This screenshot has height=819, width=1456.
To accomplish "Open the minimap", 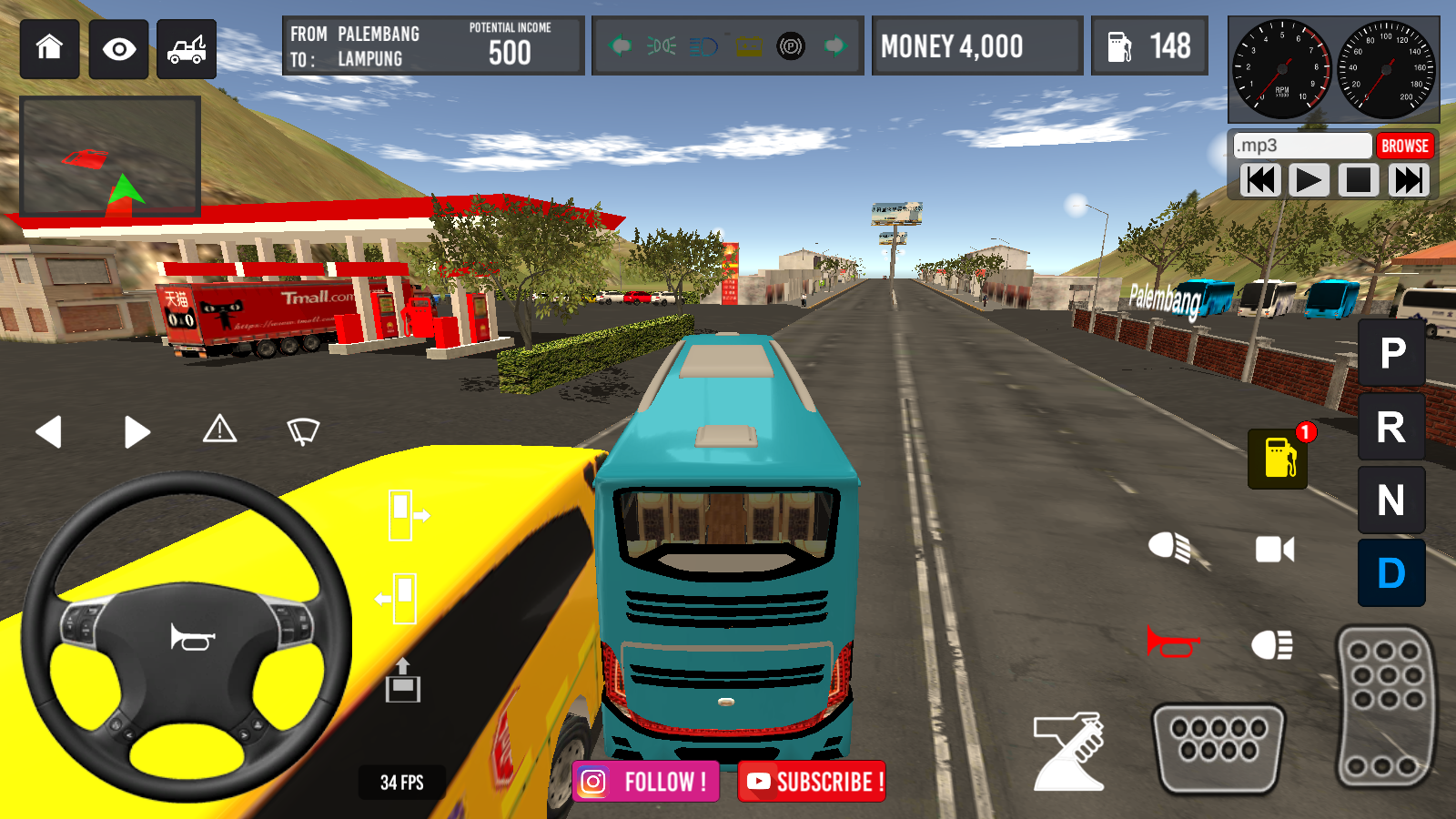I will 110,156.
